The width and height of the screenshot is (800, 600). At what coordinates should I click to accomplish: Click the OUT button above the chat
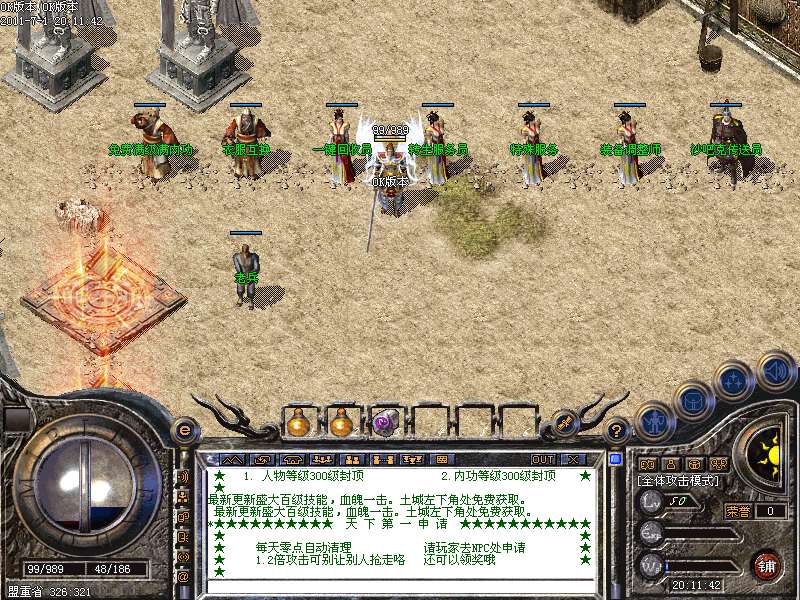pyautogui.click(x=543, y=459)
